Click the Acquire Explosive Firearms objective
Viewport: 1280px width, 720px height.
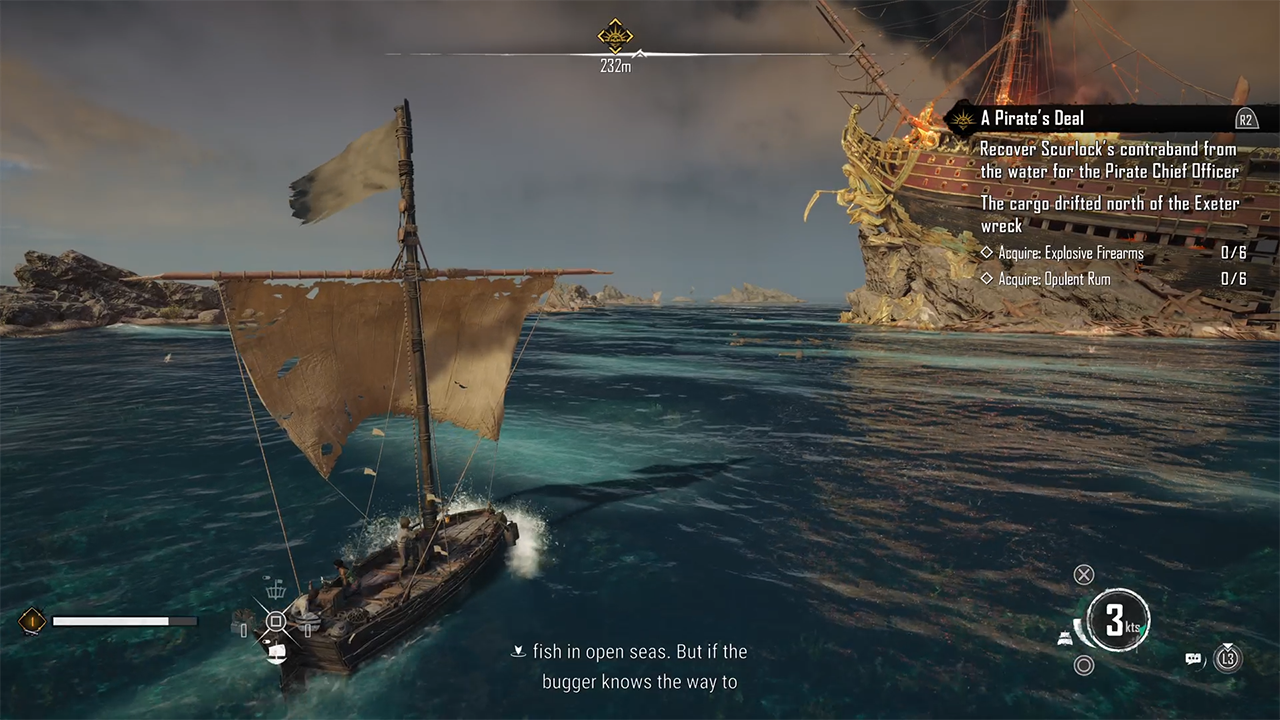[1070, 253]
